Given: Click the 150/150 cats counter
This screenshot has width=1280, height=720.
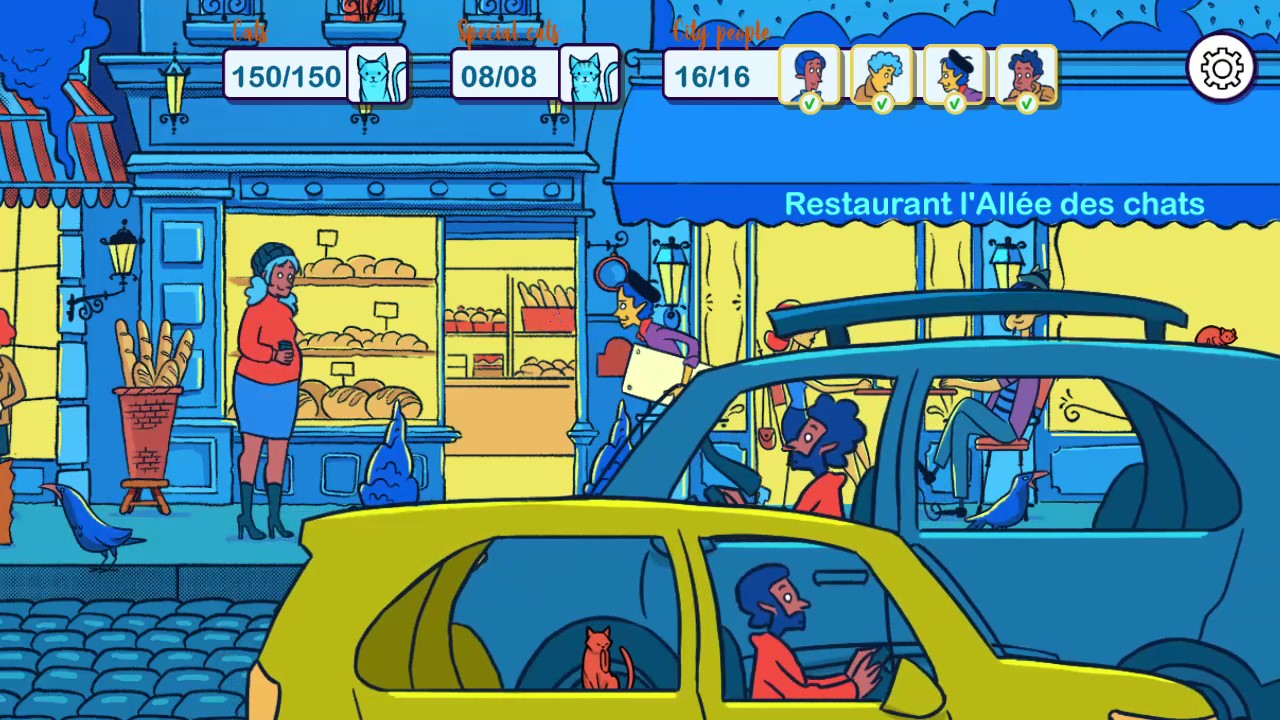Looking at the screenshot, I should point(286,75).
